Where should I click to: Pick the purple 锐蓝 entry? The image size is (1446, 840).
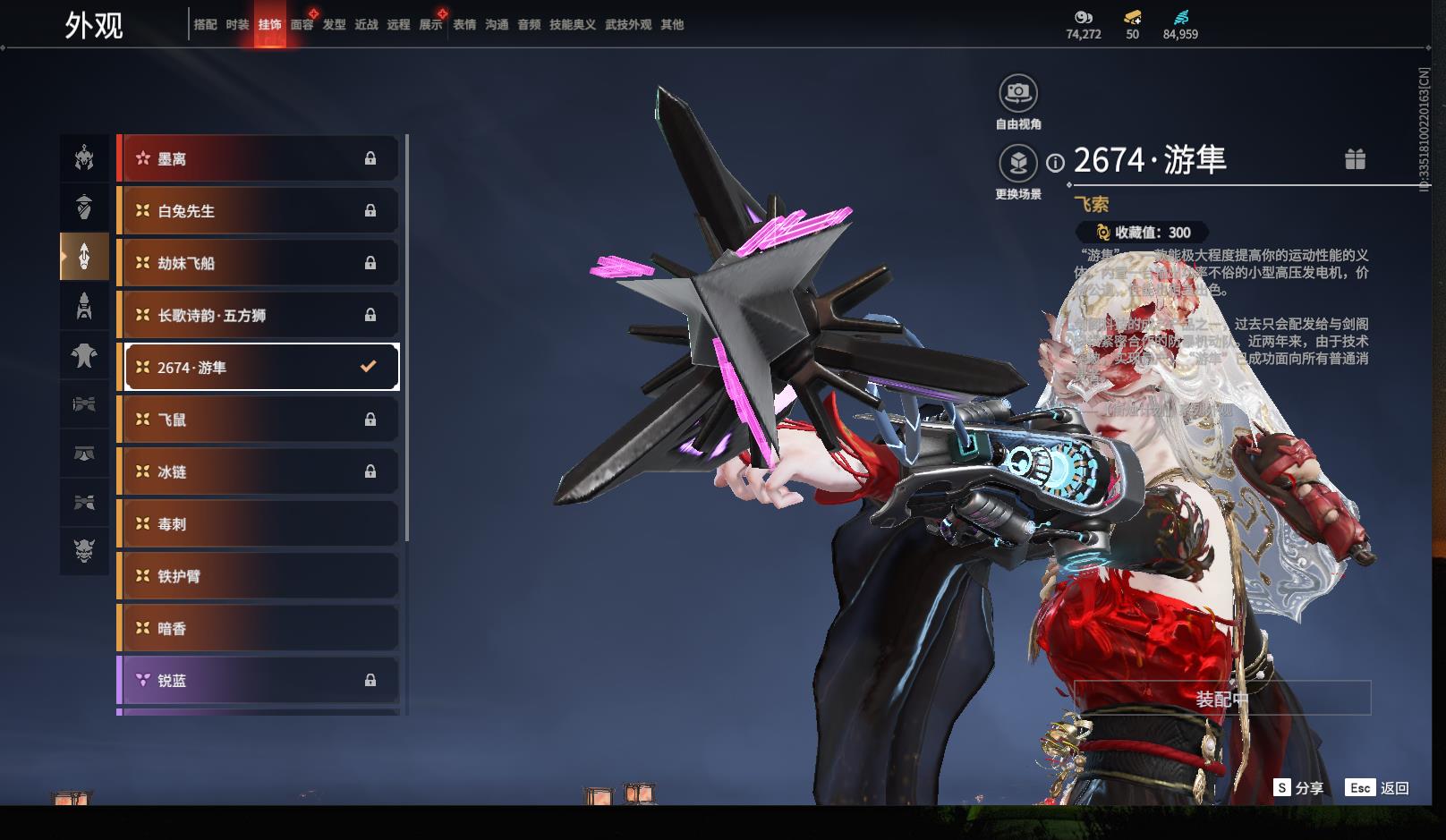point(259,681)
